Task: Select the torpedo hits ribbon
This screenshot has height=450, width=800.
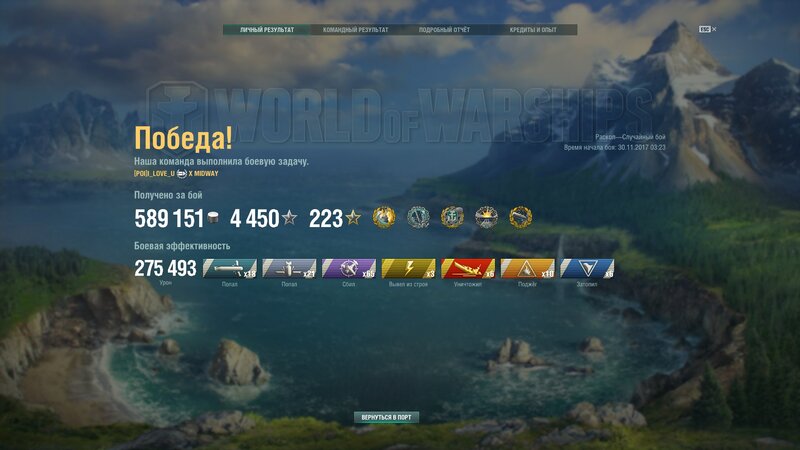Action: pyautogui.click(x=230, y=268)
